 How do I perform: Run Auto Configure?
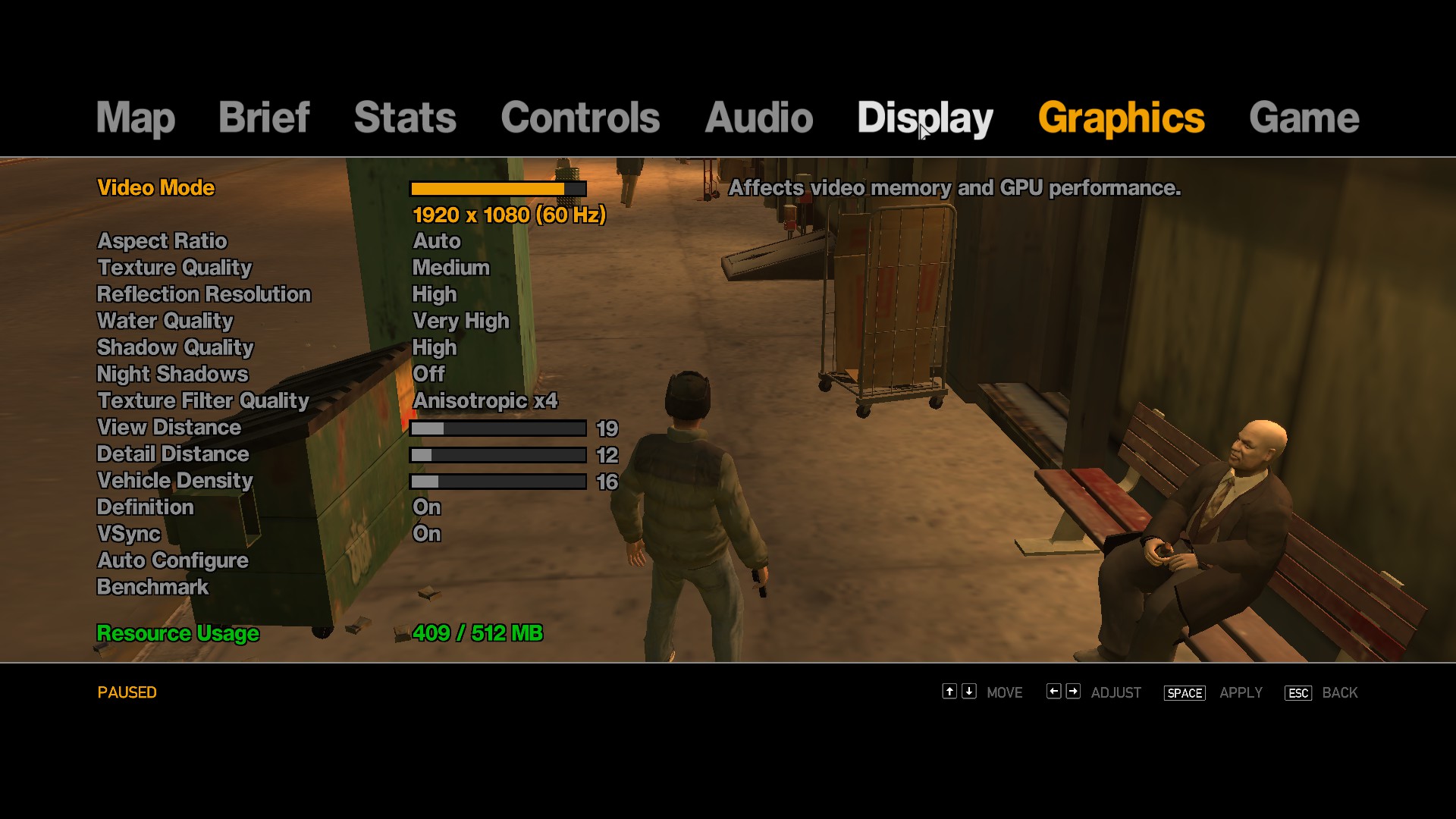173,560
